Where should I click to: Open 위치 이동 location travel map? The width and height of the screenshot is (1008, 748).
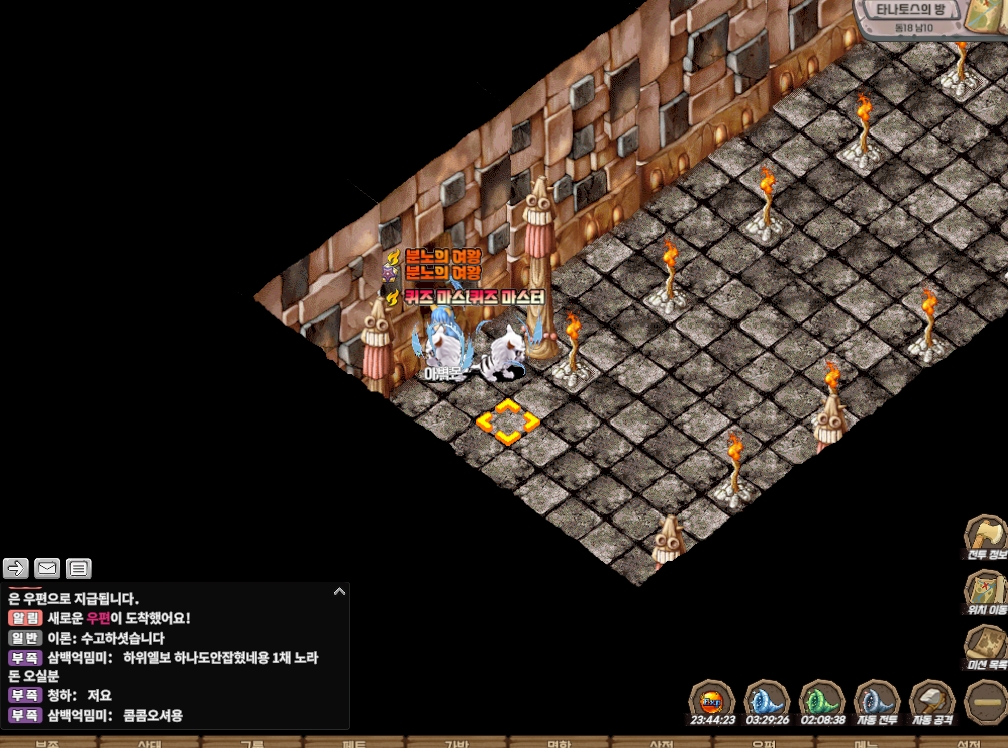point(986,592)
